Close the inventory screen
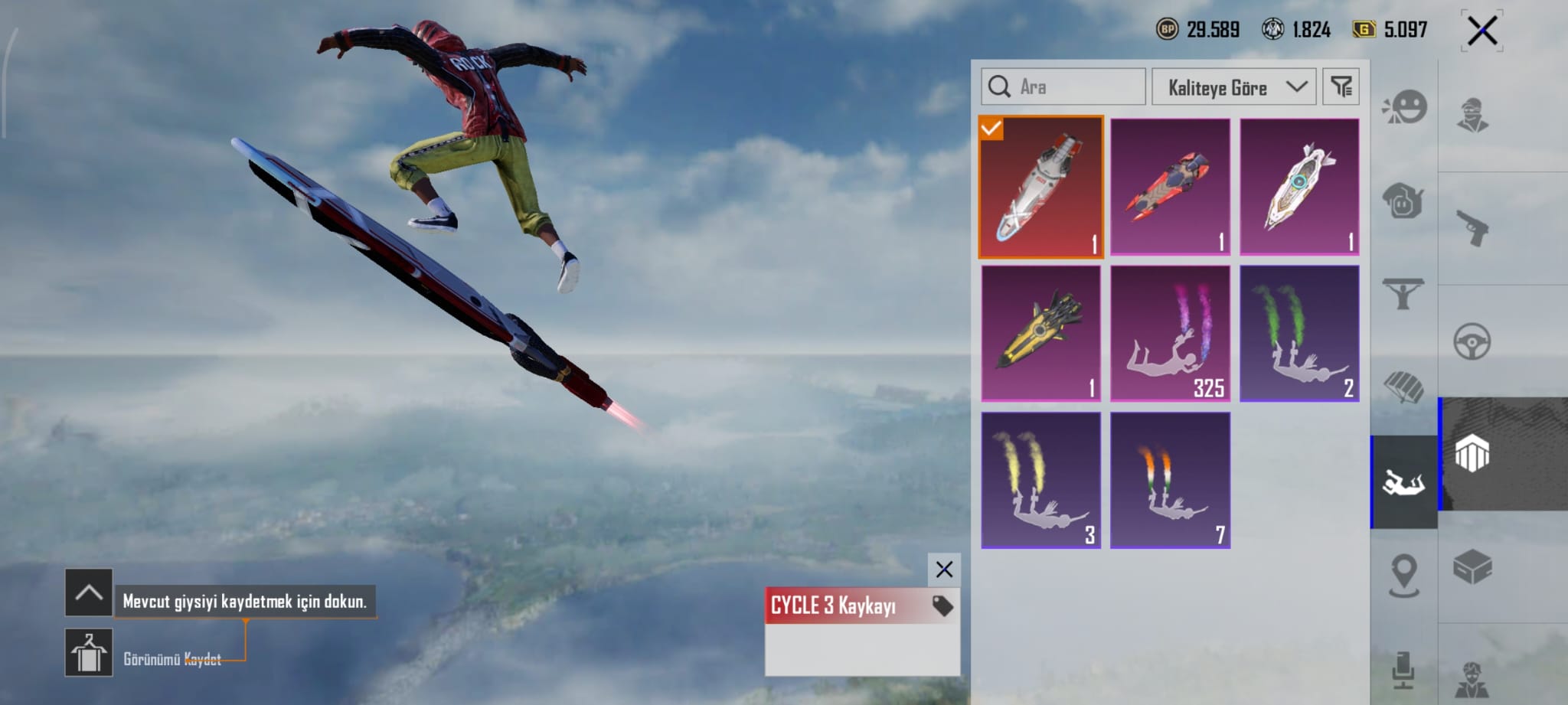1568x705 pixels. point(1481,31)
